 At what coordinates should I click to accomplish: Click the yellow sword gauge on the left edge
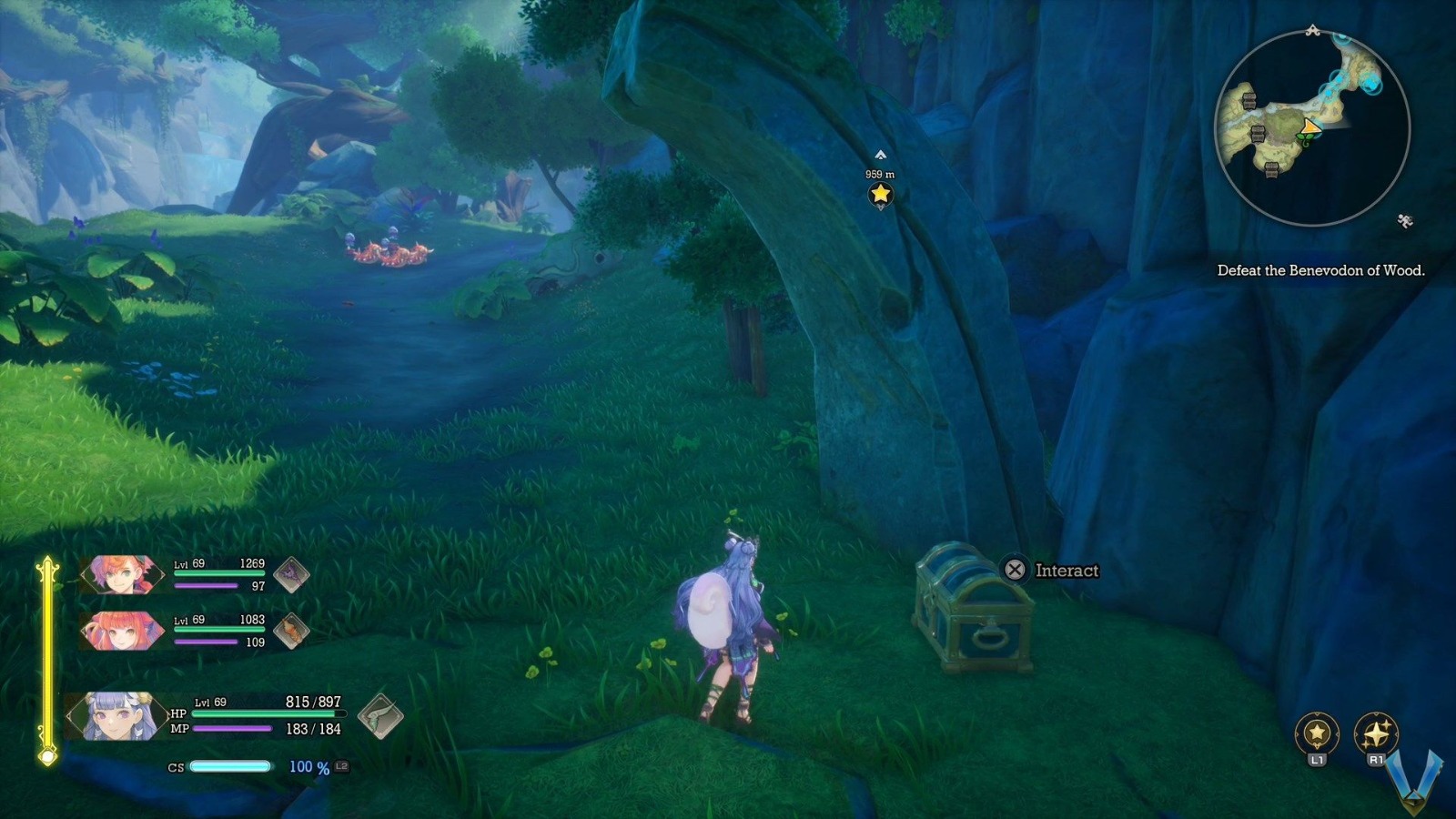click(45, 655)
